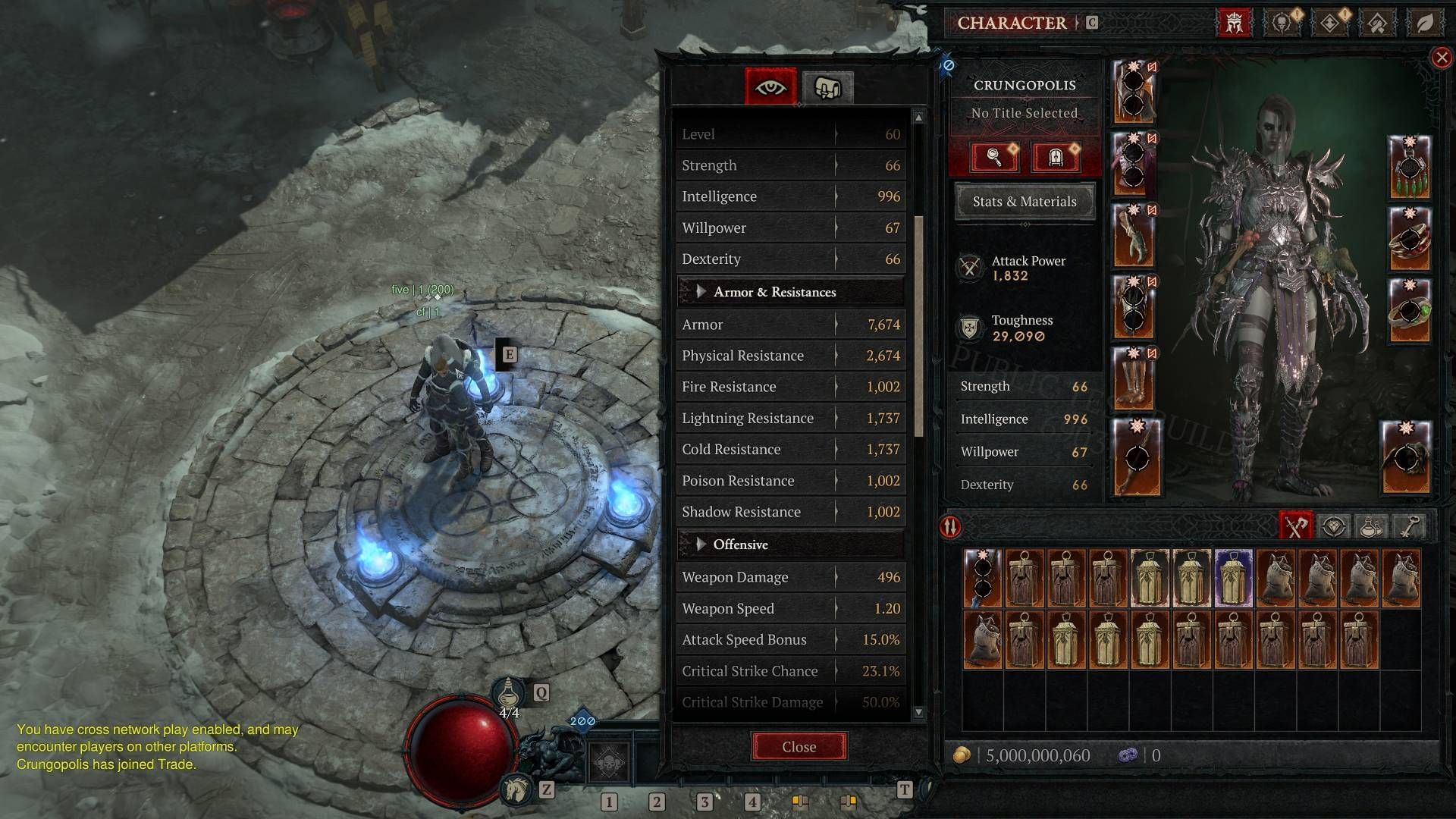The width and height of the screenshot is (1456, 819).
Task: Select the equipped boots slot
Action: pos(1135,378)
